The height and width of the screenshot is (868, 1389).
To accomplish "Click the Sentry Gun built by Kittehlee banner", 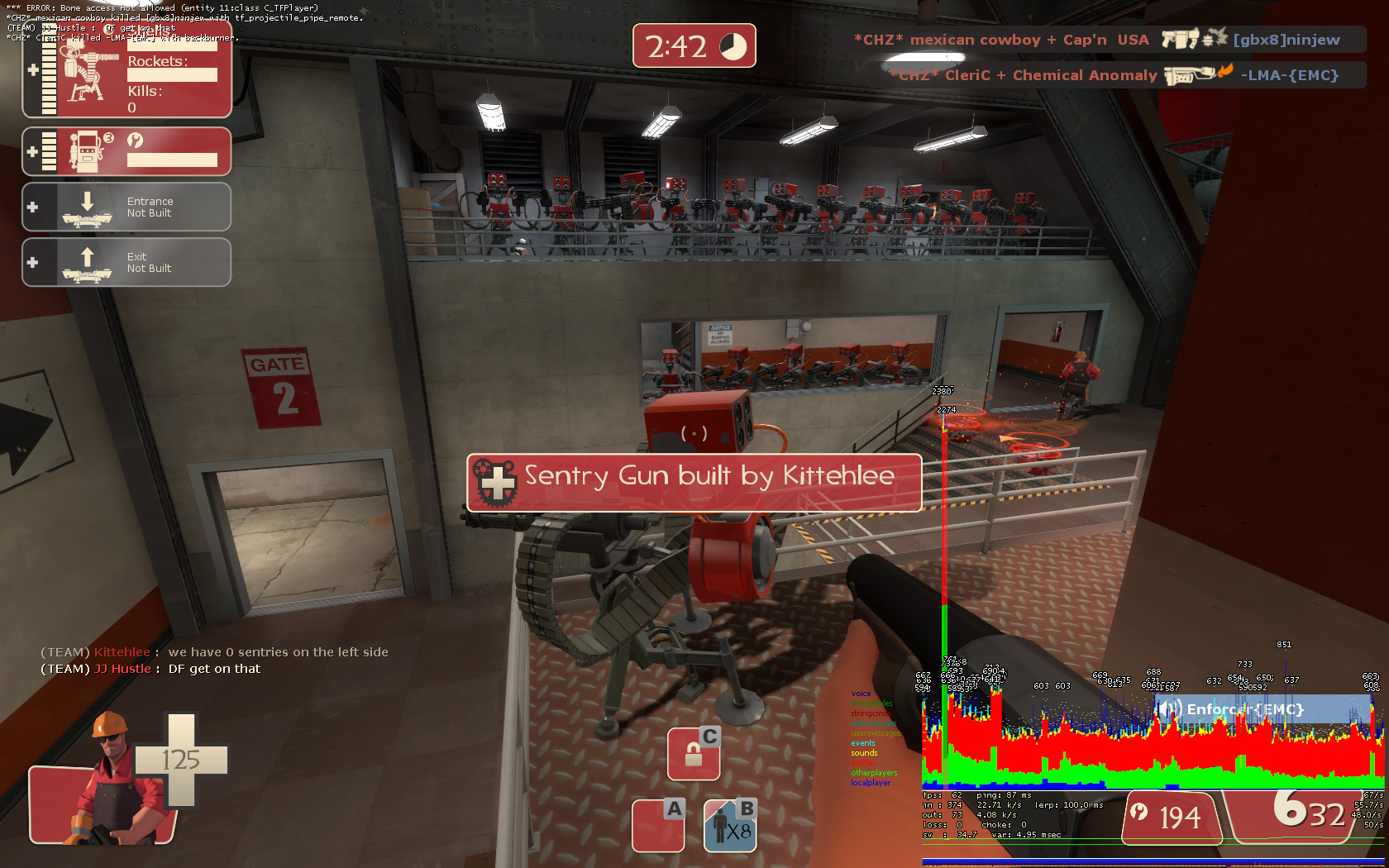I will [x=694, y=483].
